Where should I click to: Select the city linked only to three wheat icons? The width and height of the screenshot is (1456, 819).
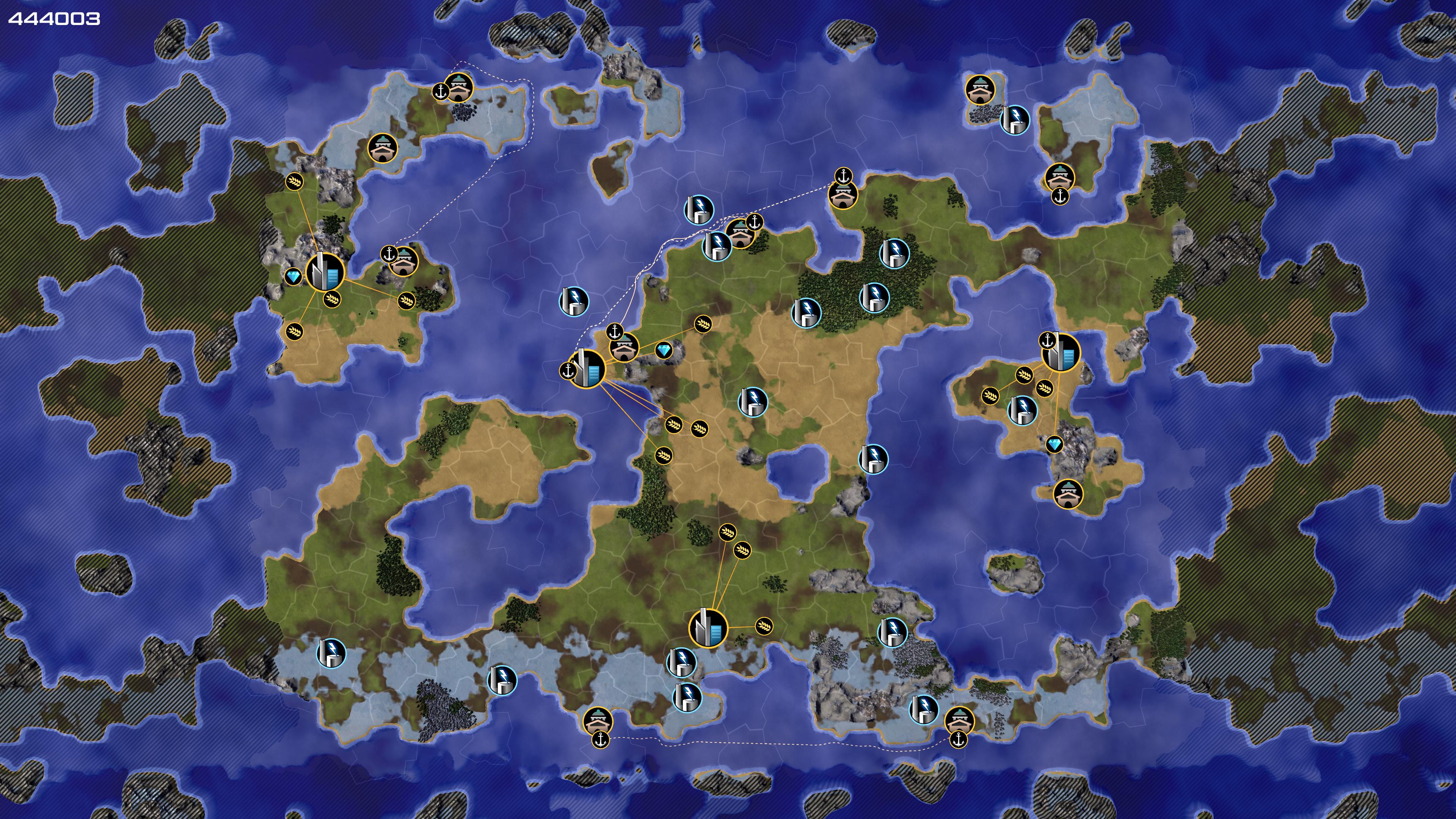pos(708,628)
